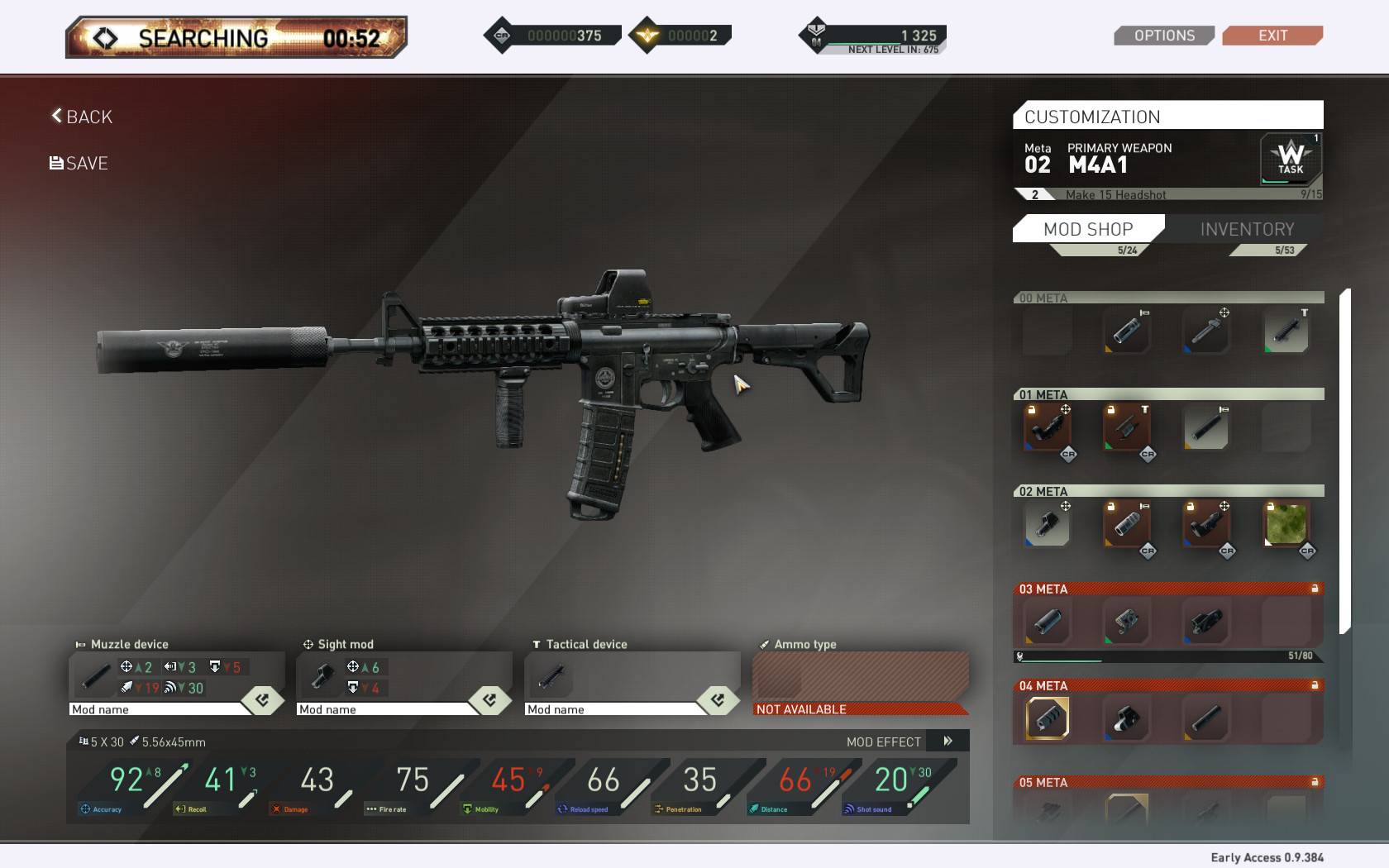Click the mod list vertical scrollbar

coord(1345,461)
